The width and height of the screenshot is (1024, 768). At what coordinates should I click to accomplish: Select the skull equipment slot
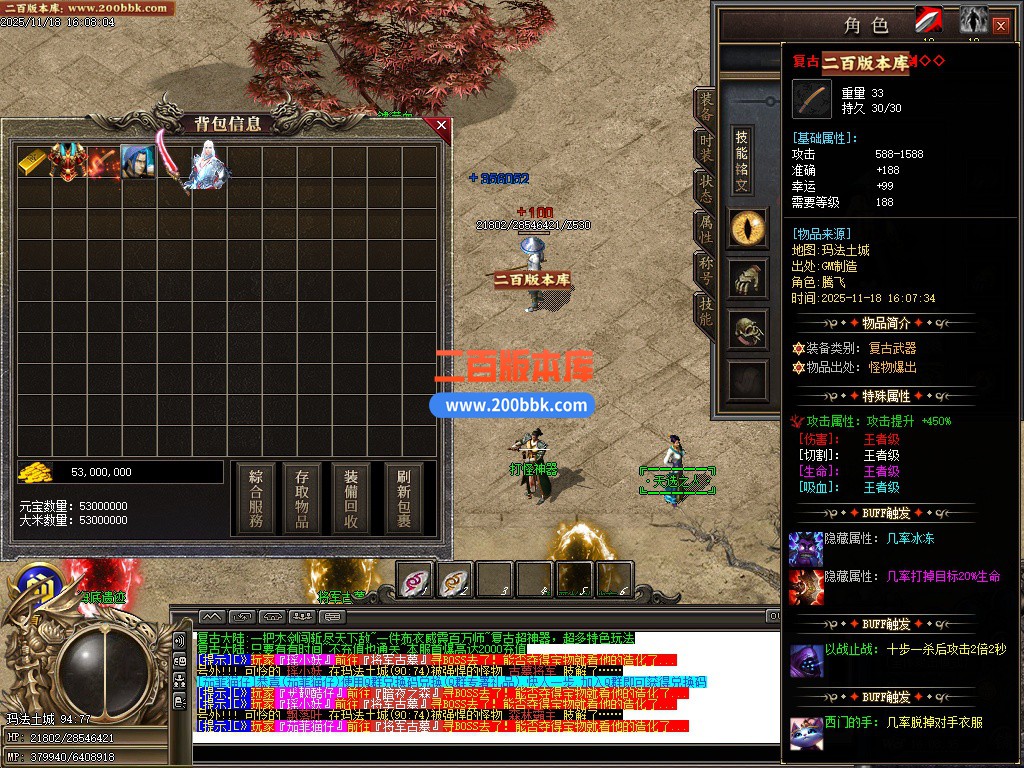coord(747,330)
